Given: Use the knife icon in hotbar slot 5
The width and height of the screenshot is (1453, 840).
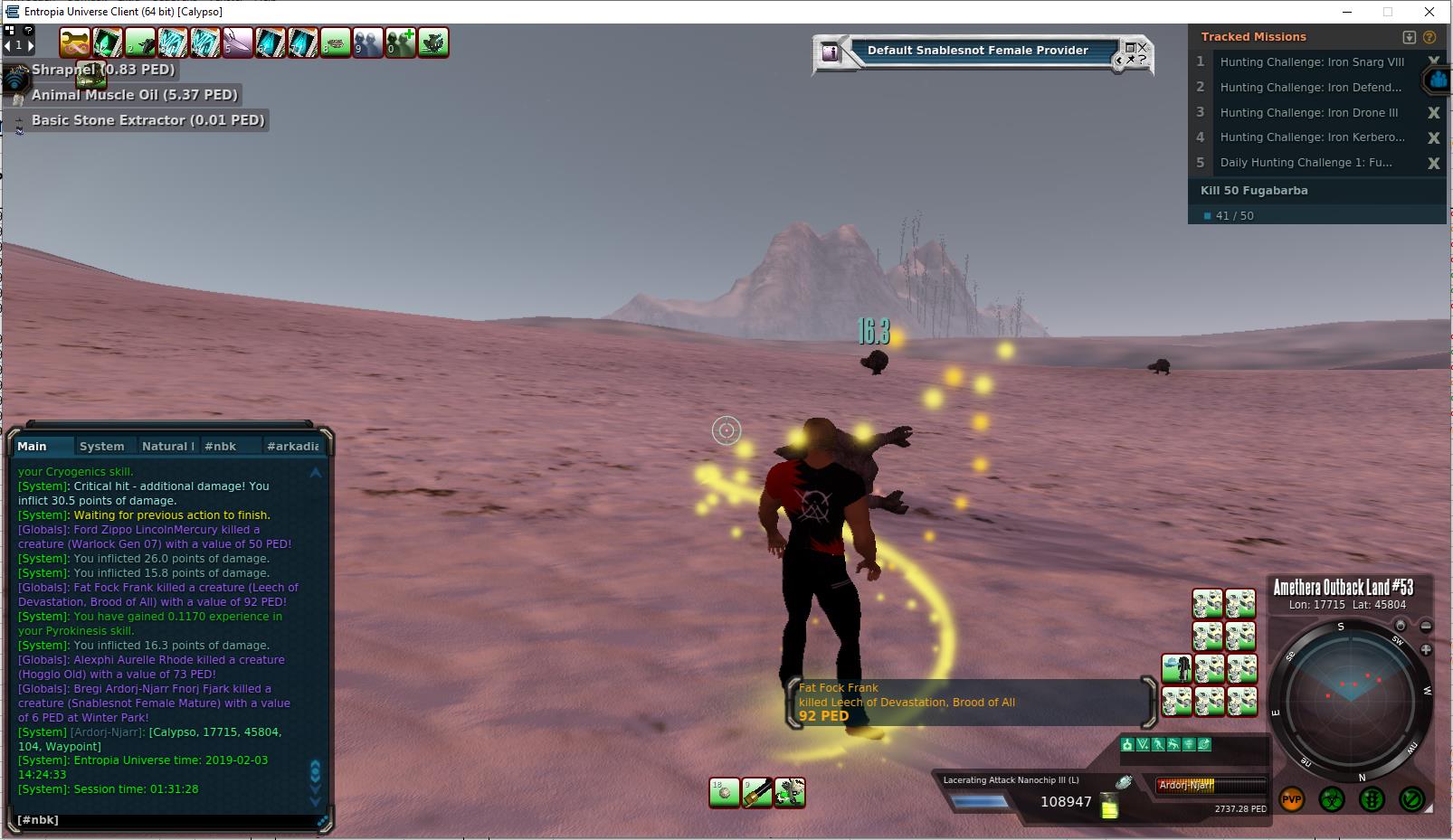Looking at the screenshot, I should (238, 42).
